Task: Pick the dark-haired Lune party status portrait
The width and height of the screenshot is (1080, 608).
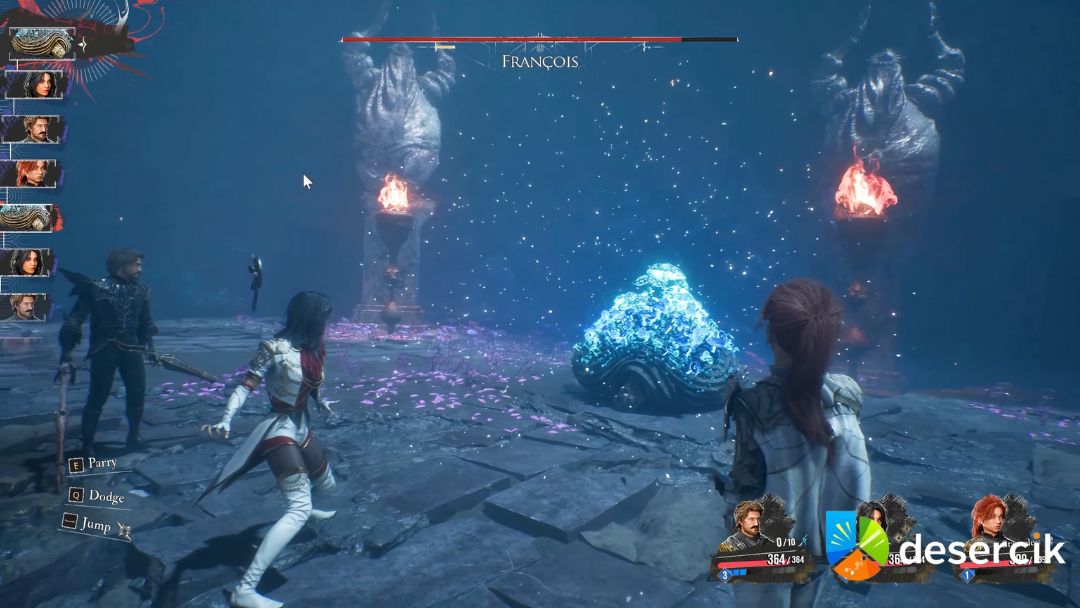Action: (x=872, y=522)
